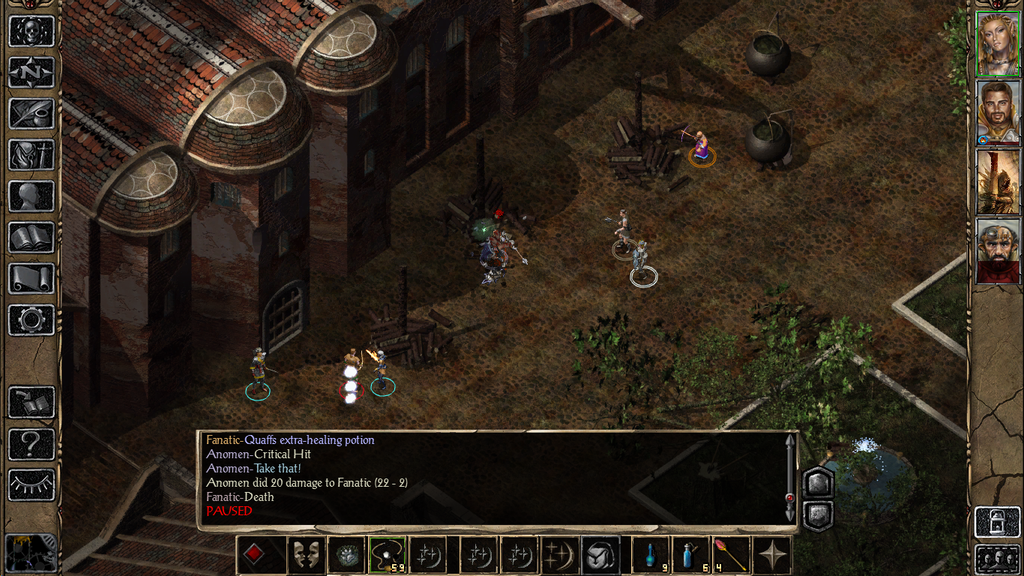Screen dimensions: 1024x576
Task: Select the sling weapon slot with 59 ammo
Action: coord(386,556)
